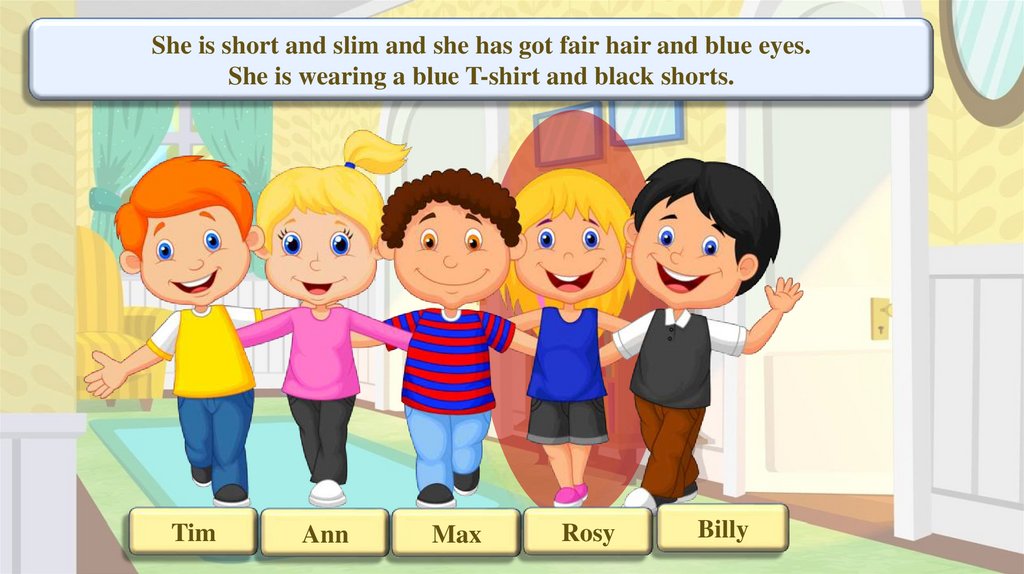
Task: Pick Rosy as the answer
Action: (x=587, y=532)
